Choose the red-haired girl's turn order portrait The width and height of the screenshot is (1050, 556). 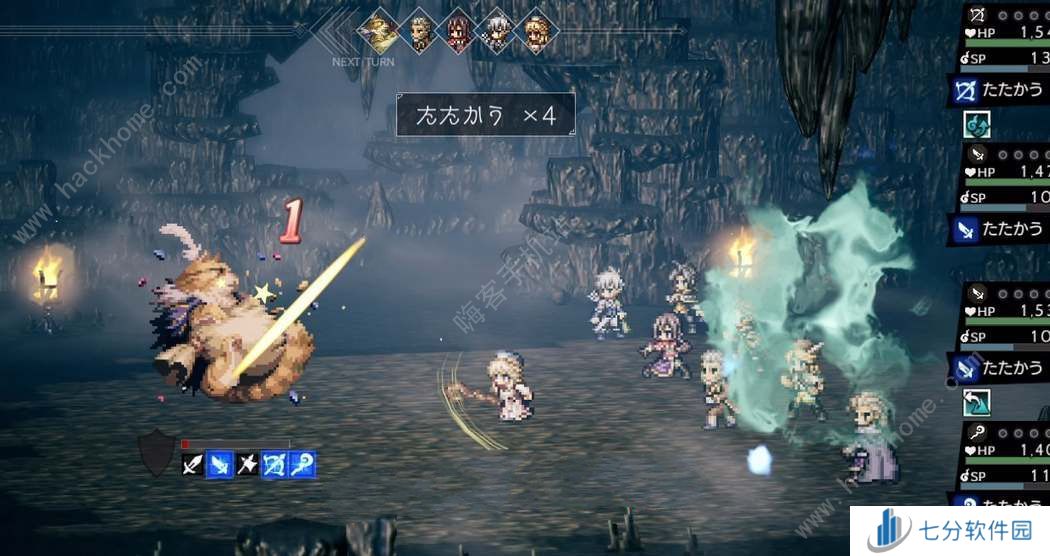coord(459,32)
